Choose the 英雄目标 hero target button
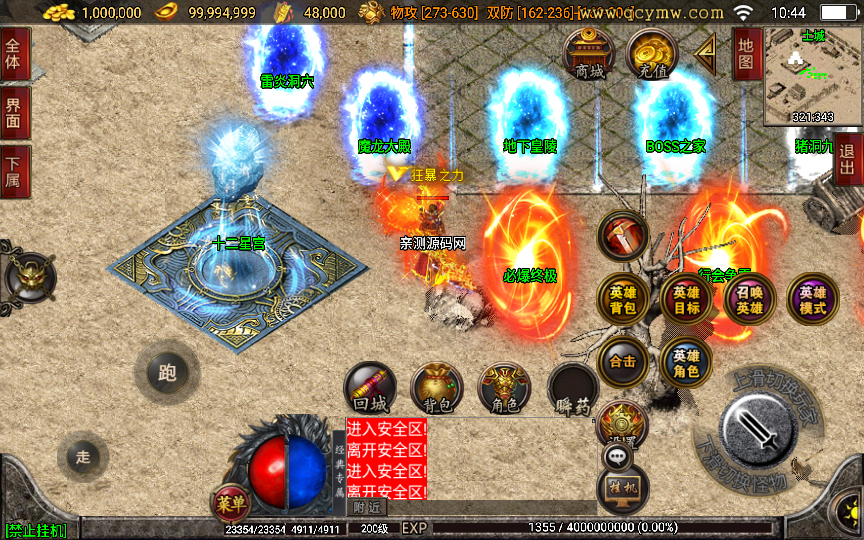Screen dimensions: 864x540 coord(687,299)
